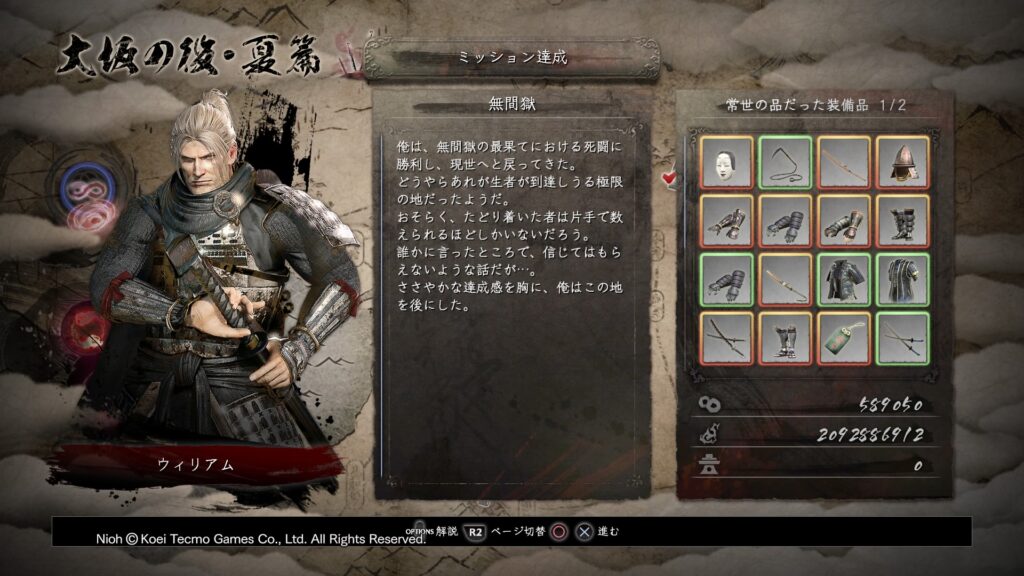Image resolution: width=1024 pixels, height=576 pixels.
Task: Pick the green-bordered gauntlets slot
Action: click(726, 279)
